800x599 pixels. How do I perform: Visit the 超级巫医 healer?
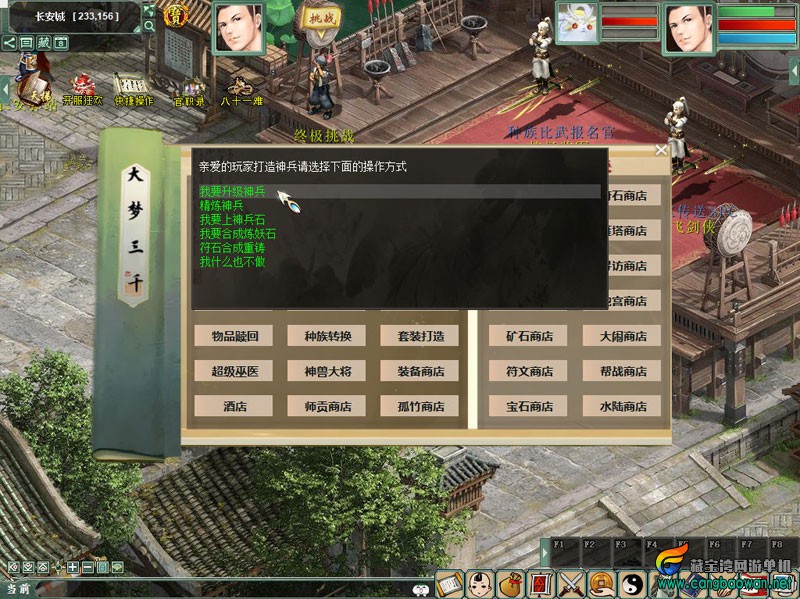coord(233,371)
